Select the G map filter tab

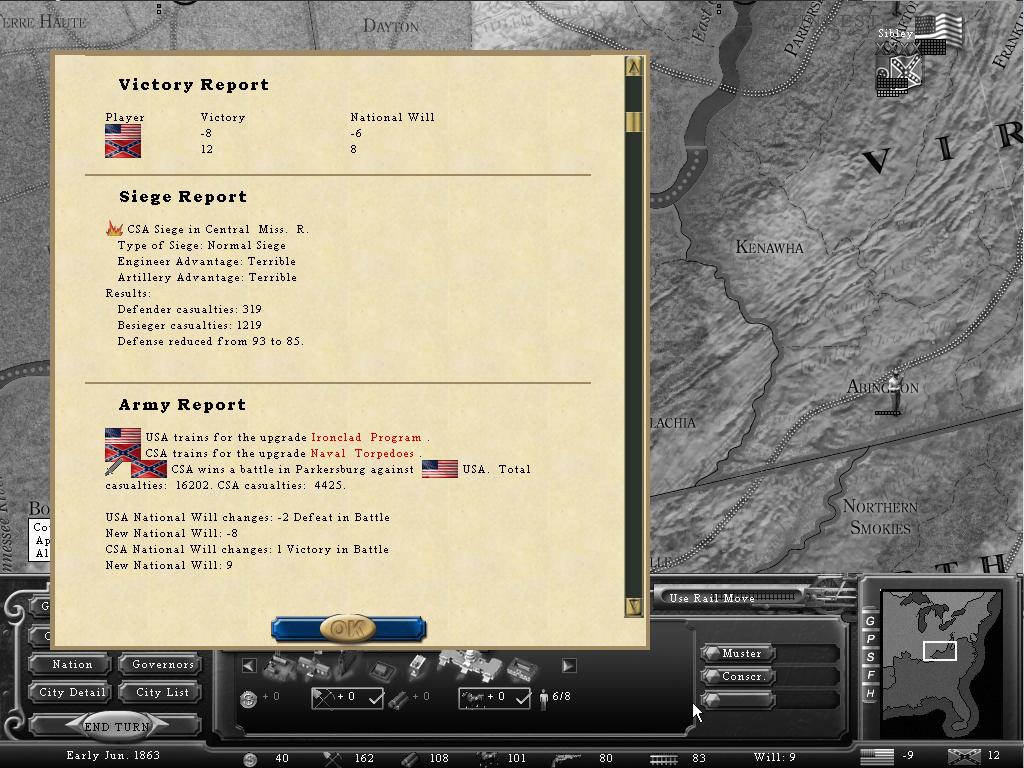coord(870,621)
